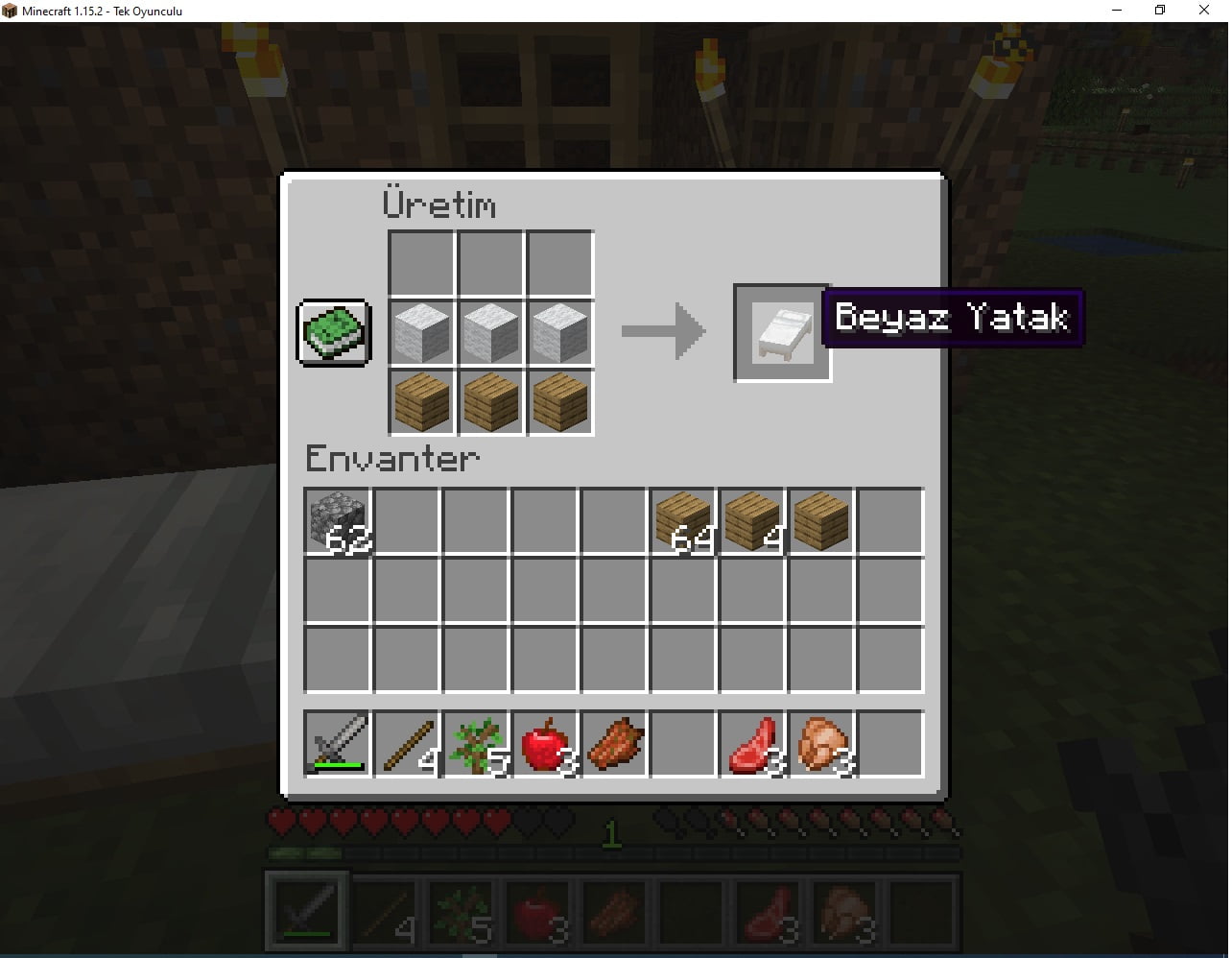Open the recipe book

click(x=333, y=334)
